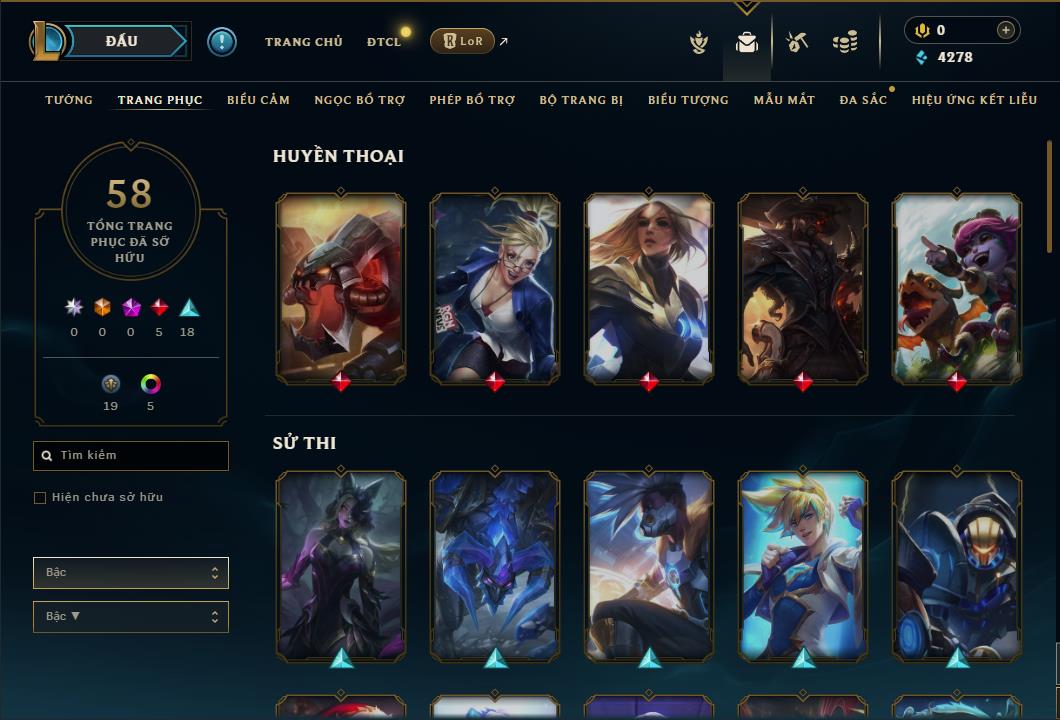Open the ĐA SẮC chromas tab
The height and width of the screenshot is (720, 1060).
(863, 100)
